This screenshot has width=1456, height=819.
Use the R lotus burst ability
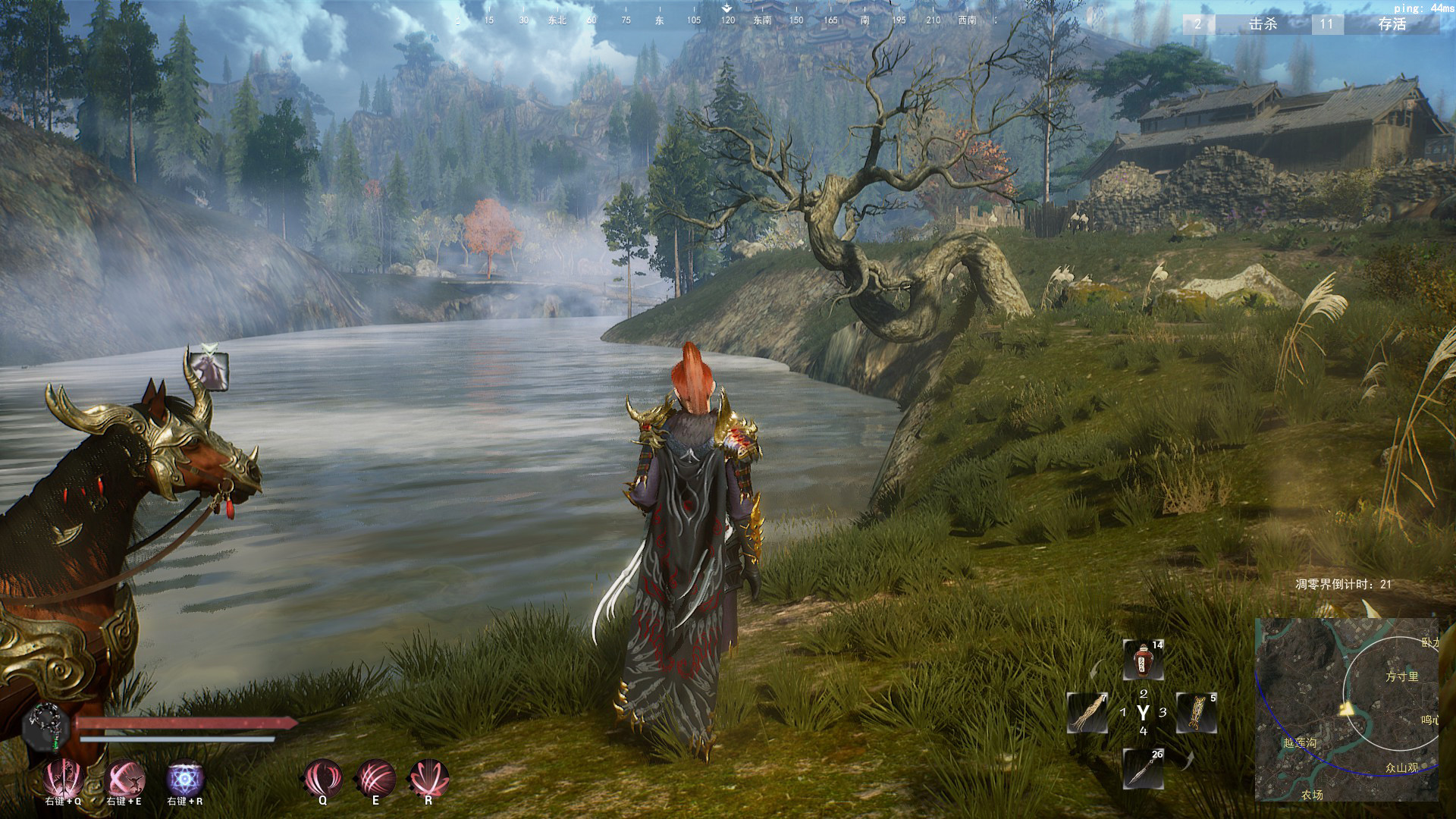428,778
